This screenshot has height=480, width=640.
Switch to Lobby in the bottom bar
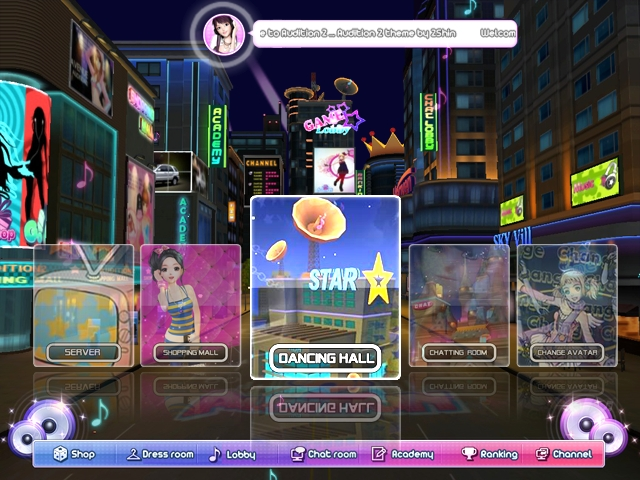(232, 454)
